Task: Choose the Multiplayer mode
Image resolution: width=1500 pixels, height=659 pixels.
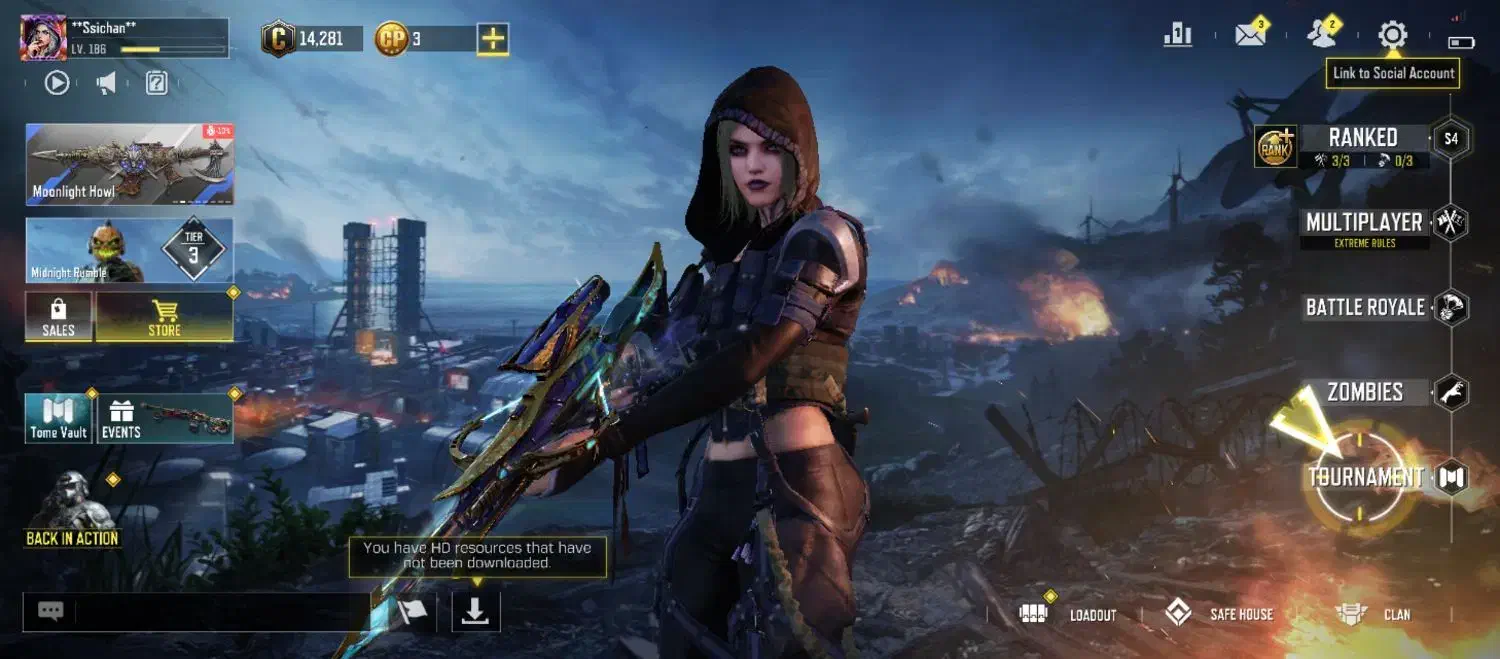Action: pos(1364,223)
